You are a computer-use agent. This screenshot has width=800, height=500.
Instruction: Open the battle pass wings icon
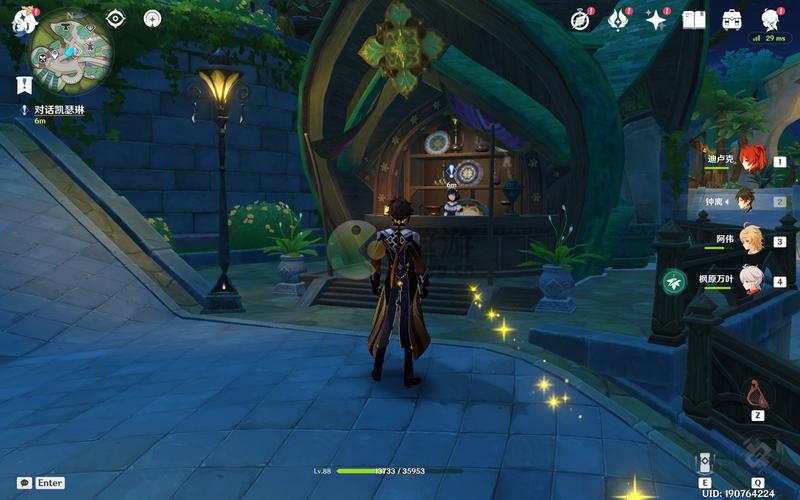point(619,19)
